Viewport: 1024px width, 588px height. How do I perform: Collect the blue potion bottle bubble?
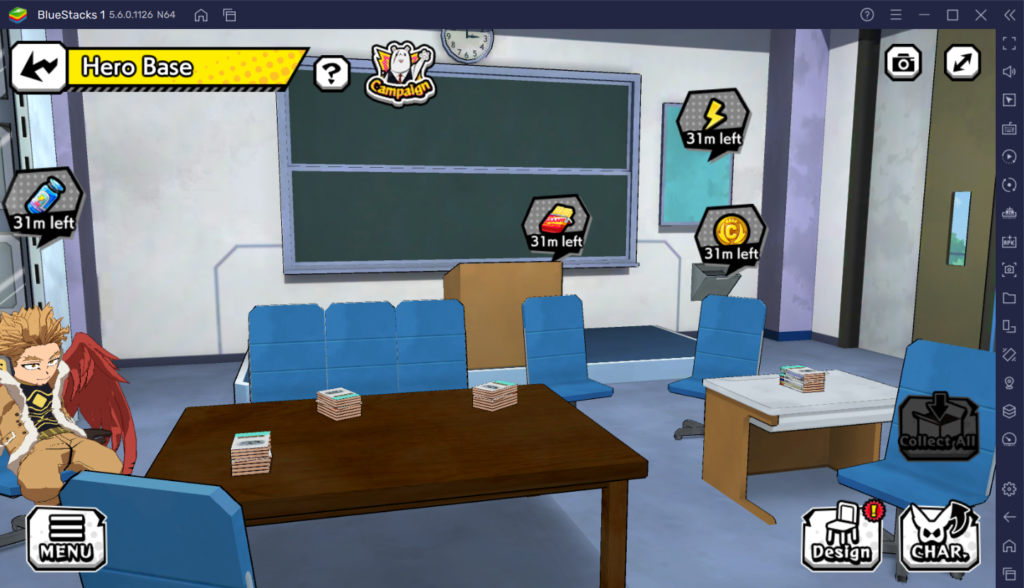point(42,201)
